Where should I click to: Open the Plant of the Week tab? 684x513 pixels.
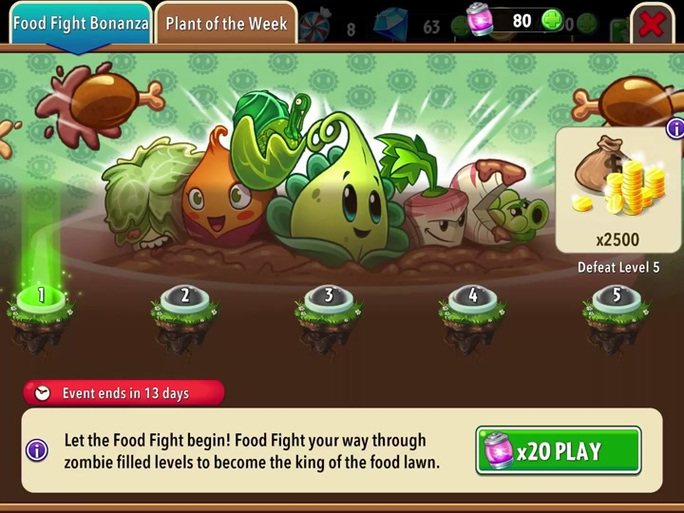[x=226, y=23]
